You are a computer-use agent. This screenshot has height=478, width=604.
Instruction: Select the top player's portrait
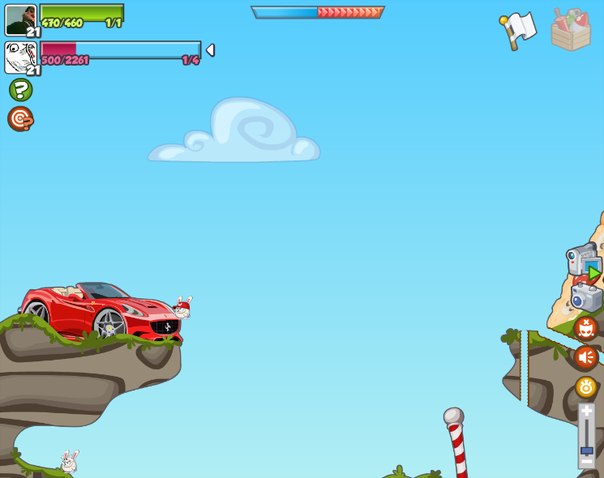(x=20, y=19)
